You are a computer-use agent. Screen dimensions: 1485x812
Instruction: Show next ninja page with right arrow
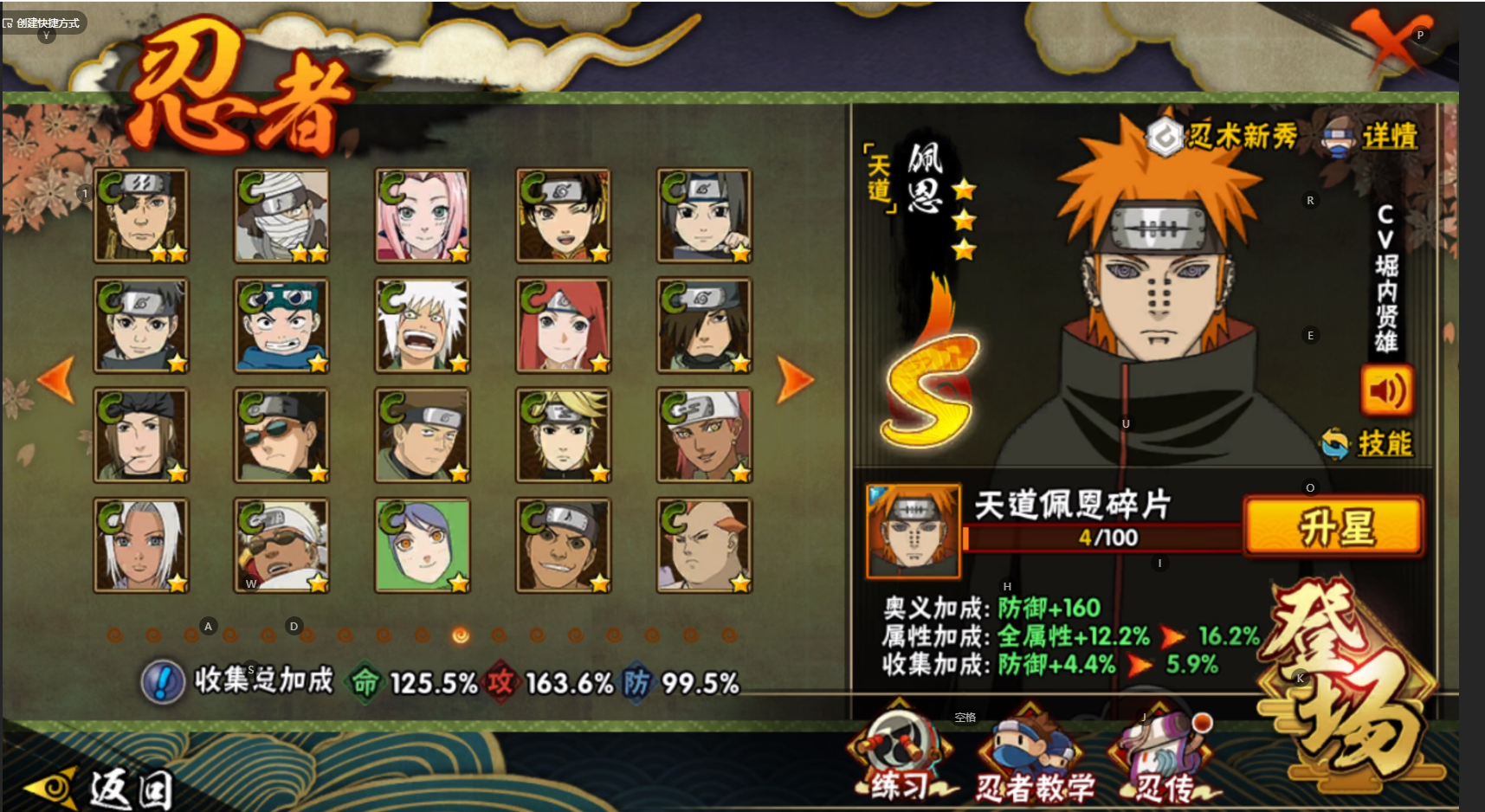tap(794, 379)
